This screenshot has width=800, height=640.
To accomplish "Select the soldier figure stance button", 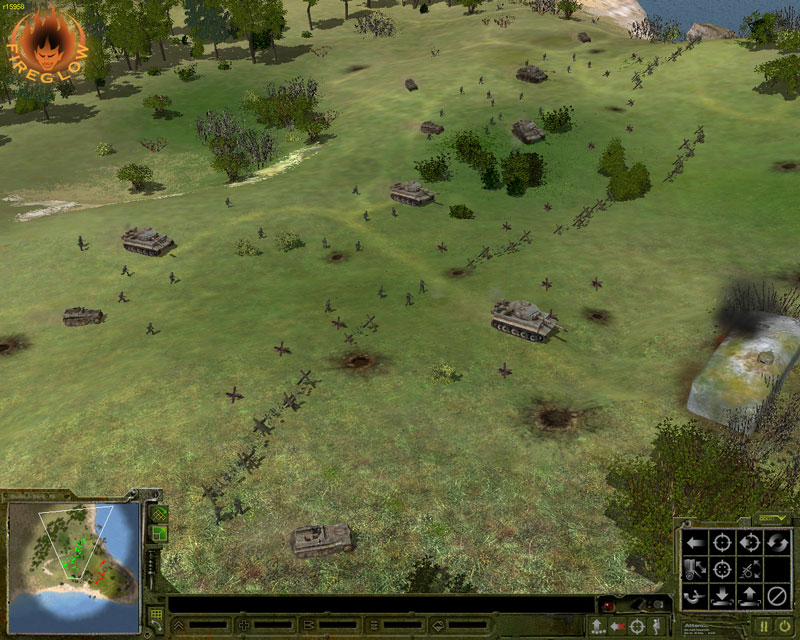I will (657, 627).
